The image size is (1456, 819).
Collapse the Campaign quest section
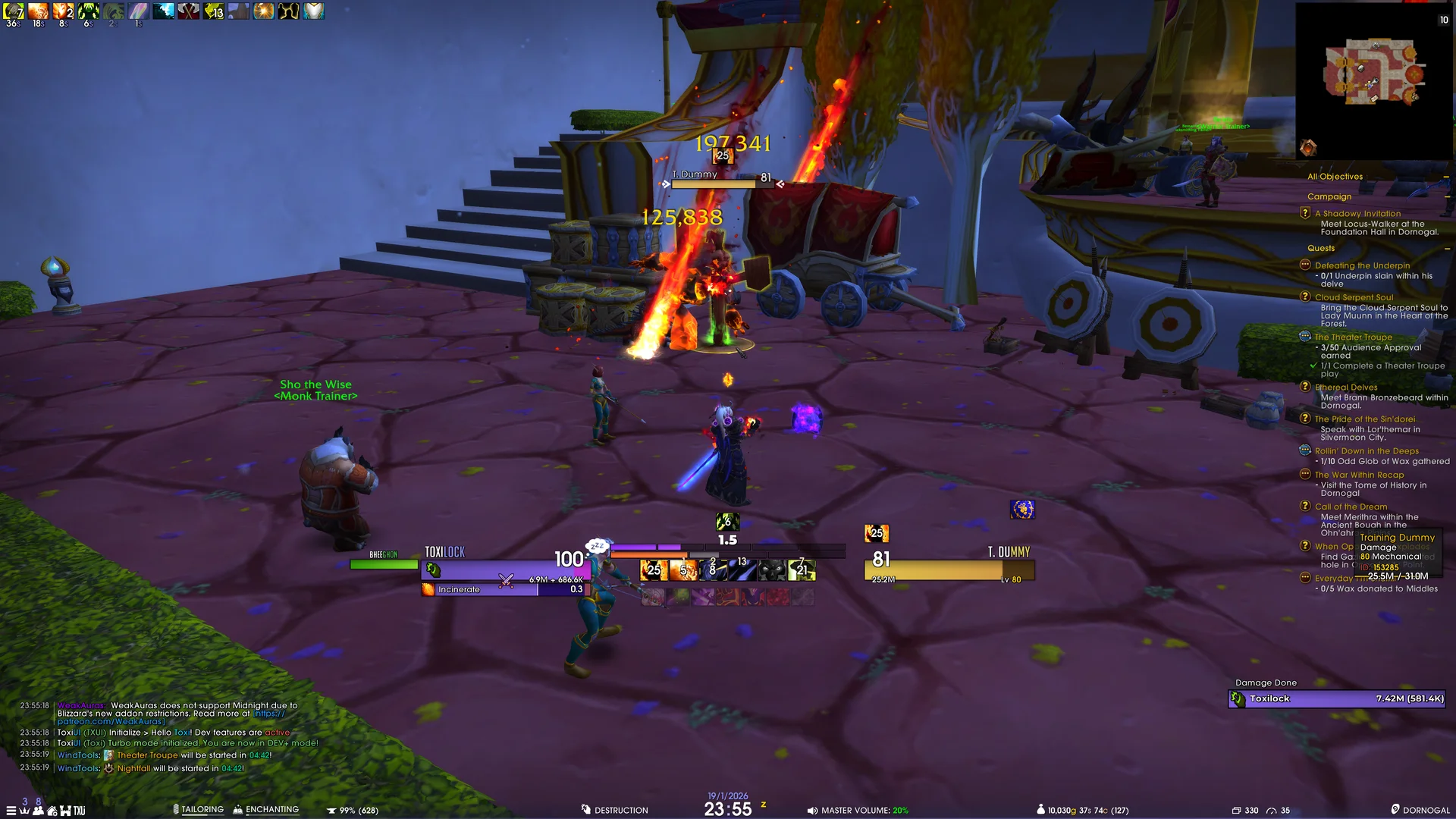click(x=1445, y=196)
